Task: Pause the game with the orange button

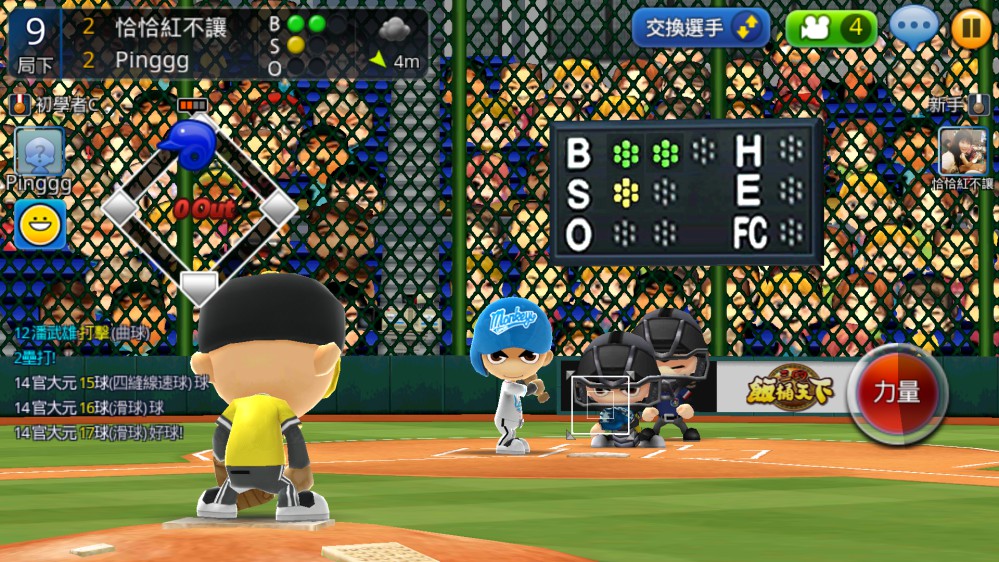Action: (970, 28)
